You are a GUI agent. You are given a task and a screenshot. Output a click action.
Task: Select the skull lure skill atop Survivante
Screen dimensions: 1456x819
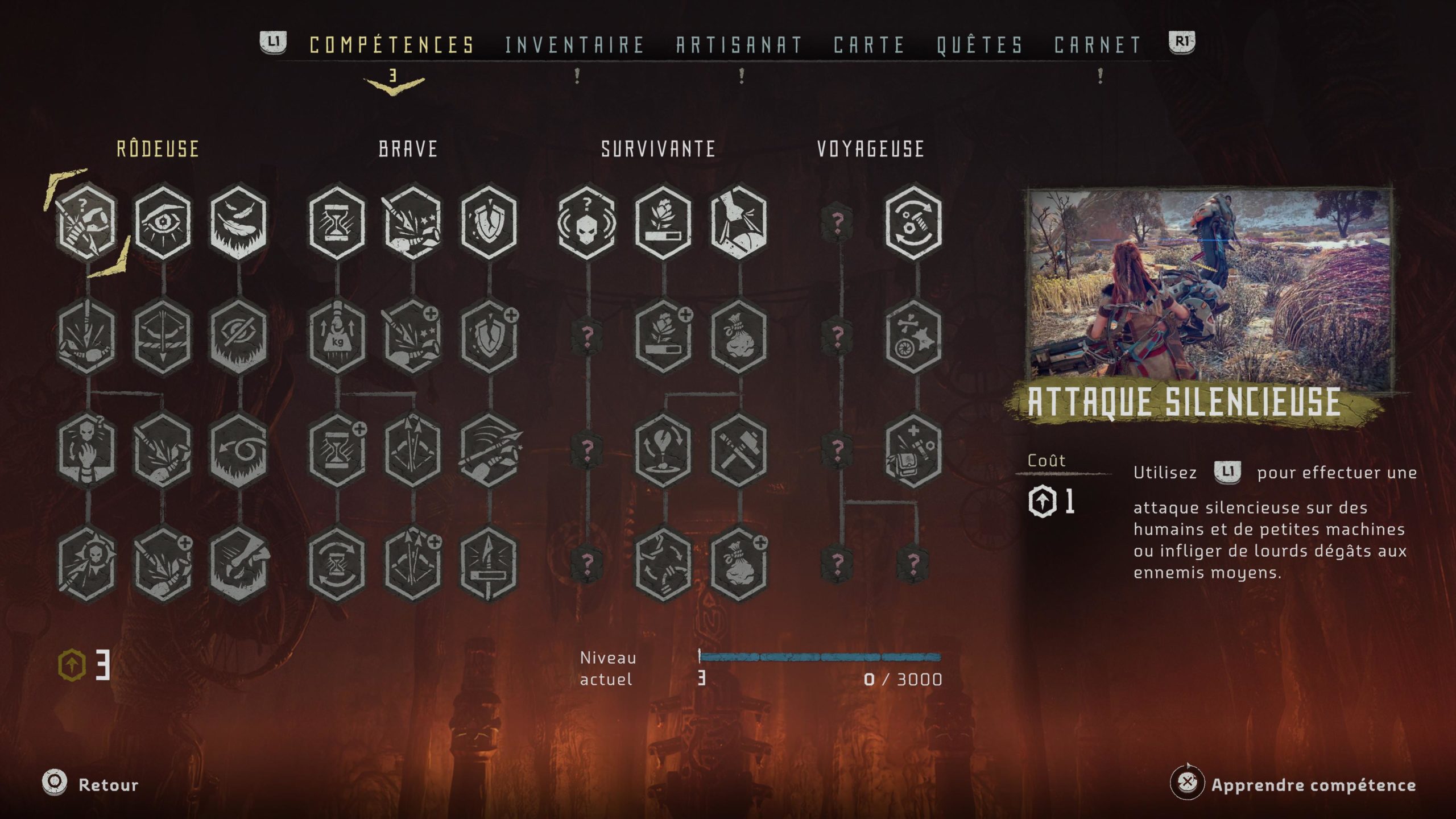click(586, 222)
